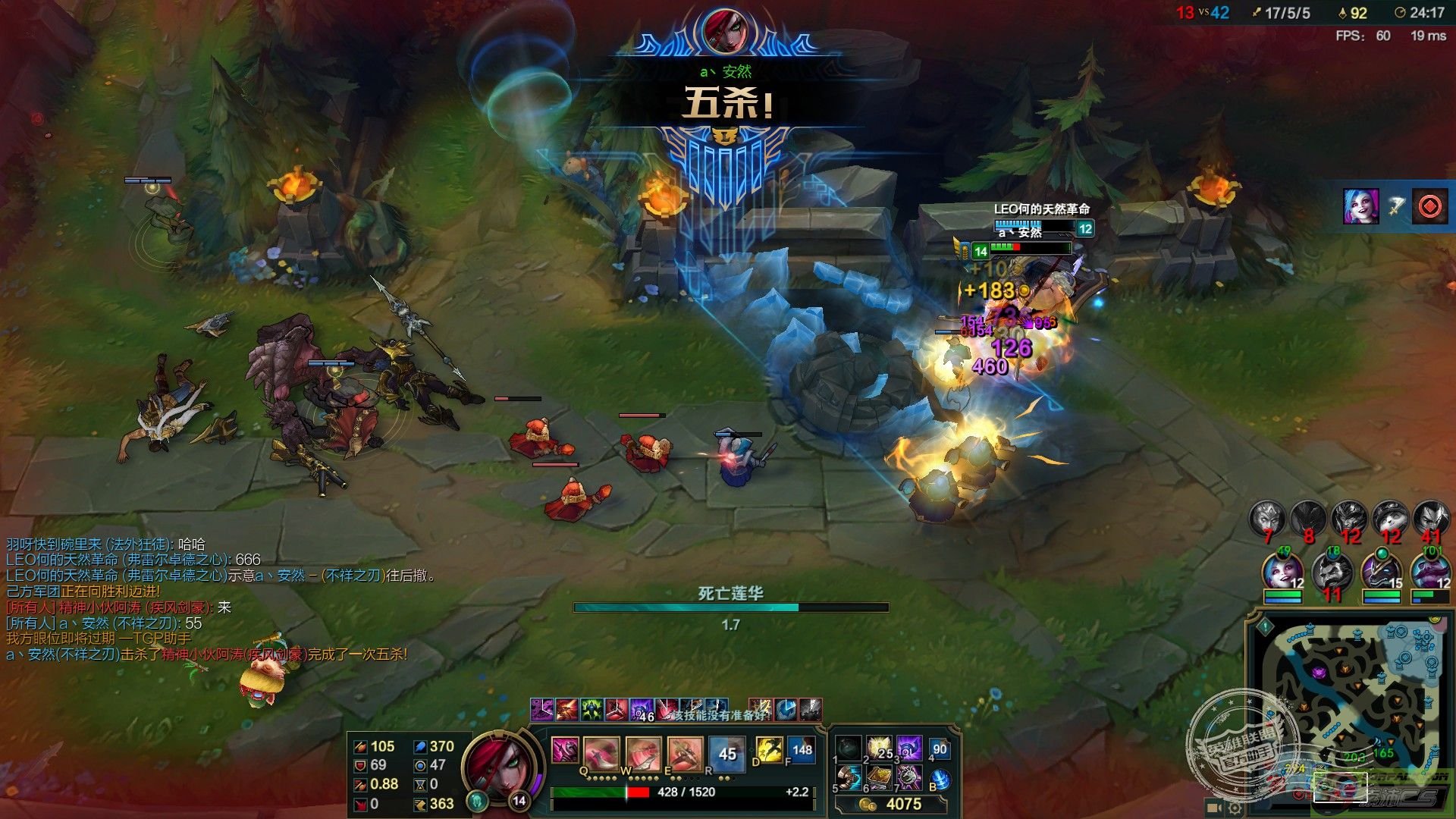Activate the Recall button
This screenshot has width=1456, height=819.
(x=940, y=779)
